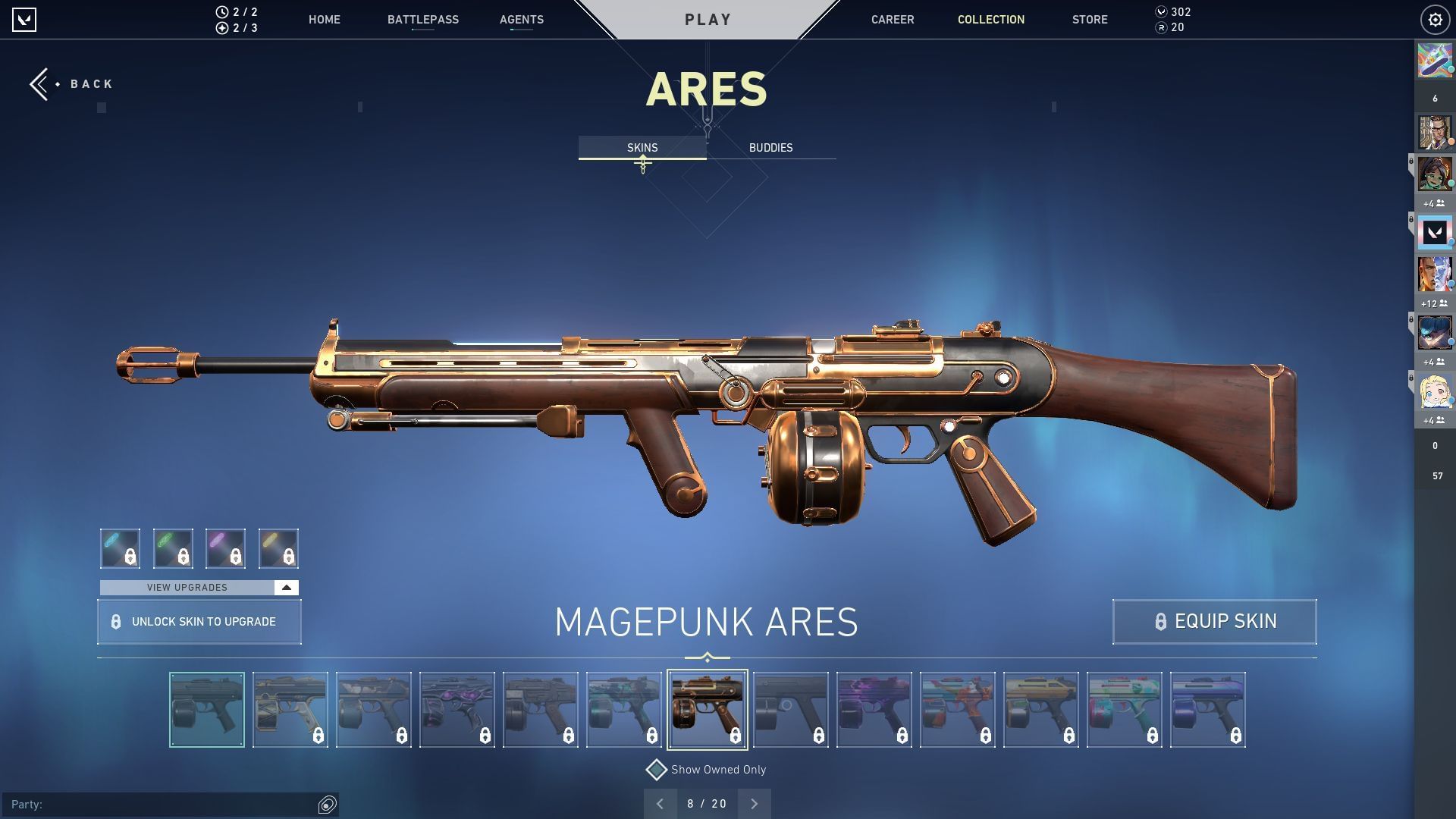Open the Battlepass page
The image size is (1456, 819).
click(x=422, y=20)
